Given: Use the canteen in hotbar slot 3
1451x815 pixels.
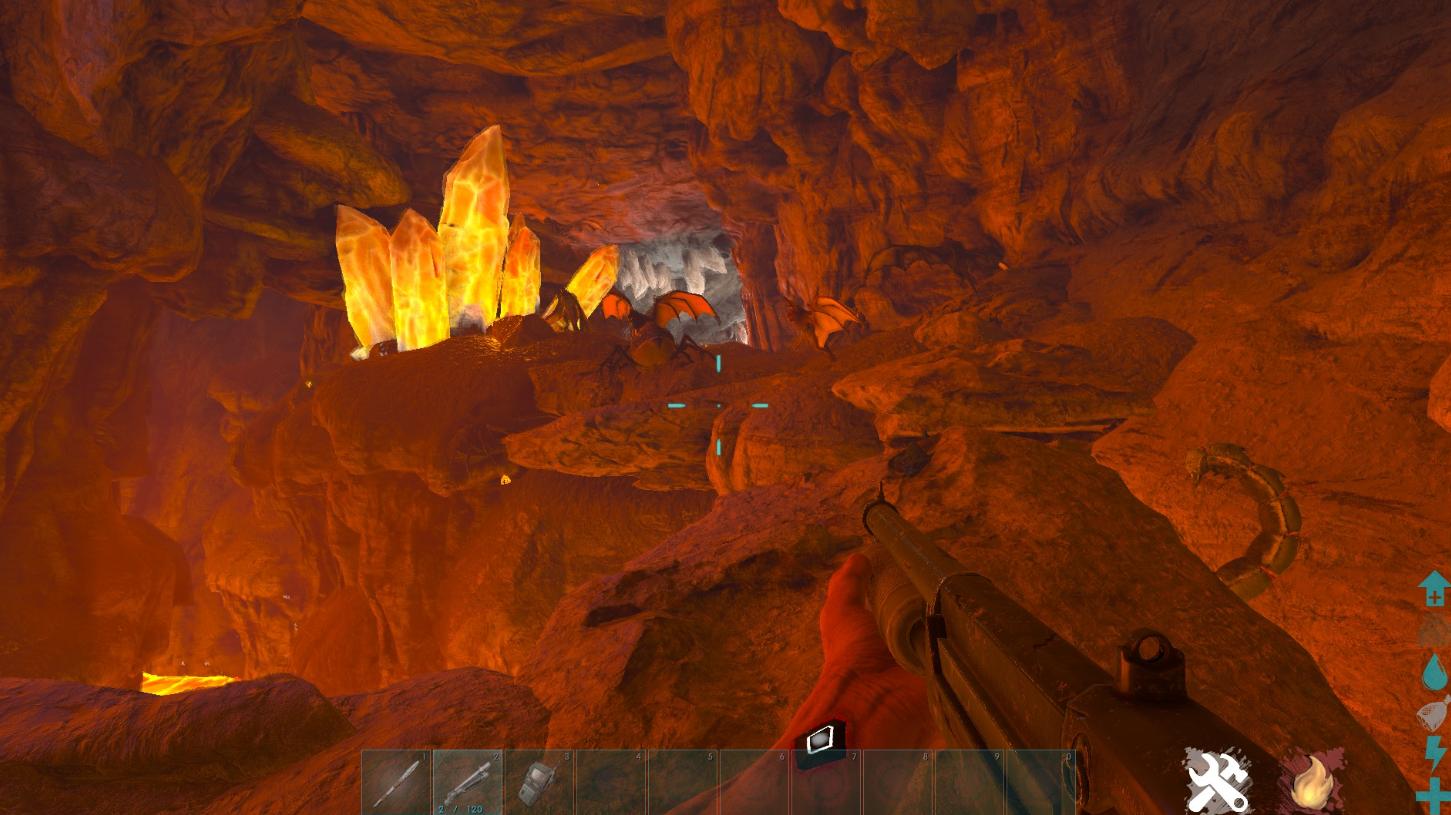Looking at the screenshot, I should point(540,782).
